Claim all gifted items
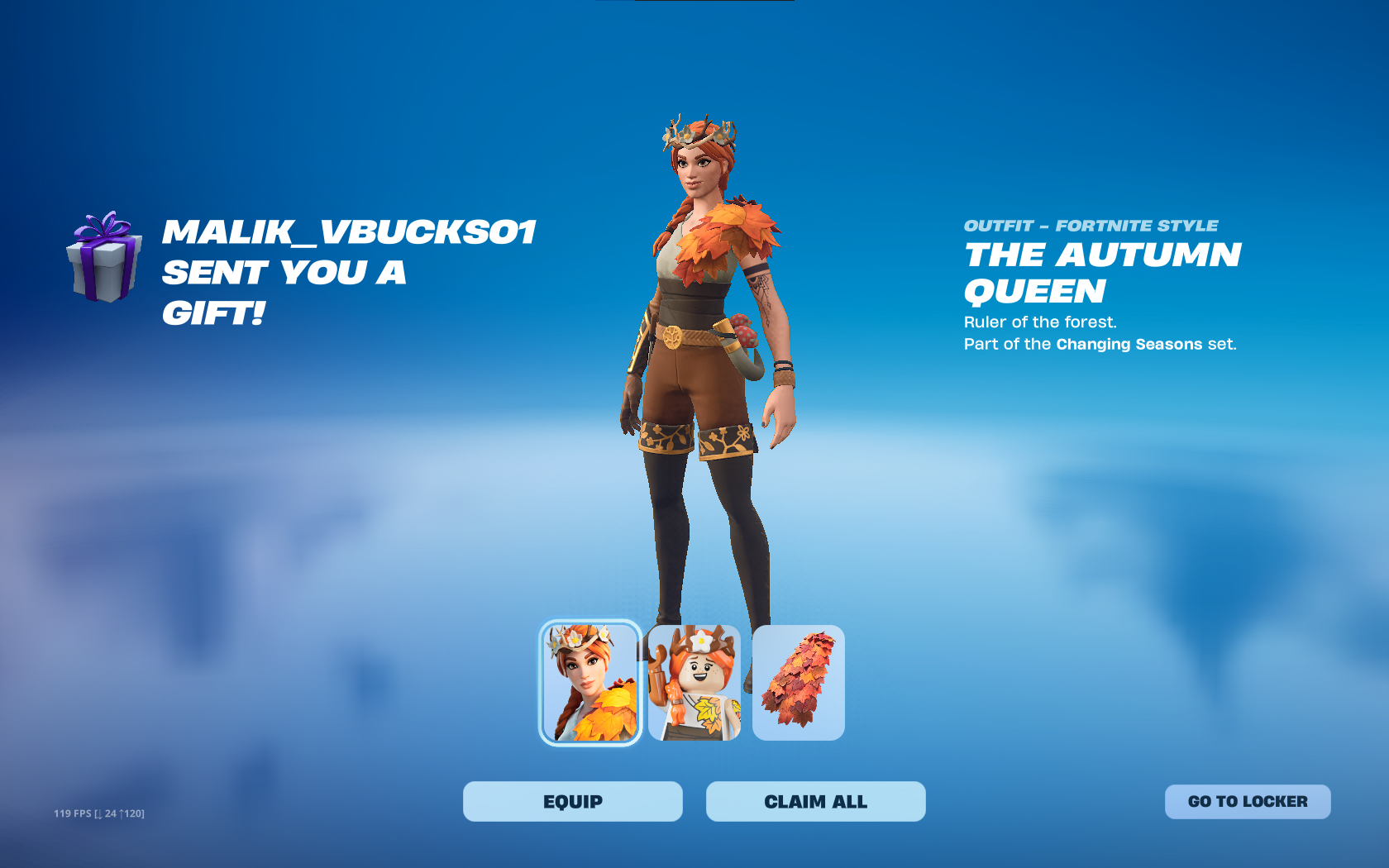Image resolution: width=1389 pixels, height=868 pixels. (x=815, y=801)
